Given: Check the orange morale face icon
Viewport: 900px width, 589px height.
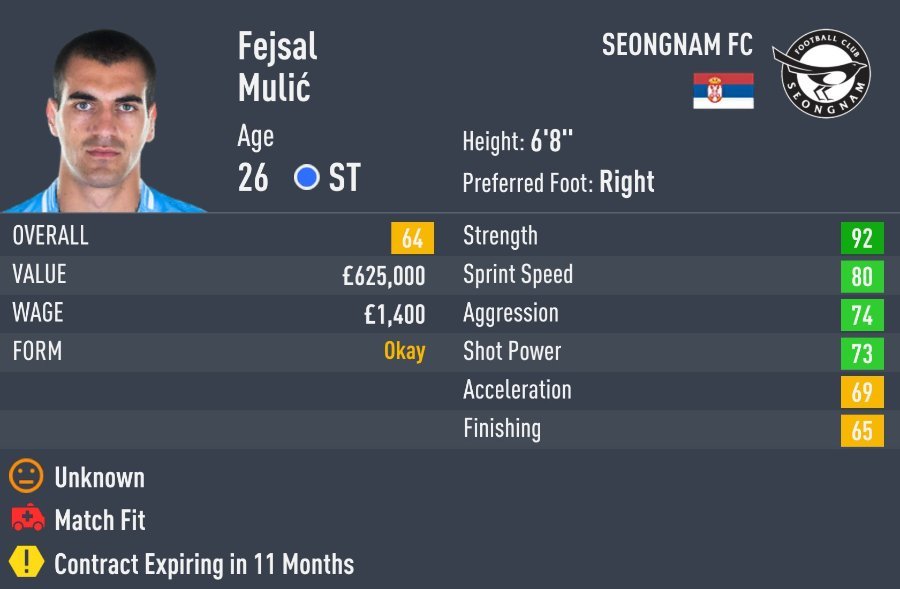Looking at the screenshot, I should [26, 476].
